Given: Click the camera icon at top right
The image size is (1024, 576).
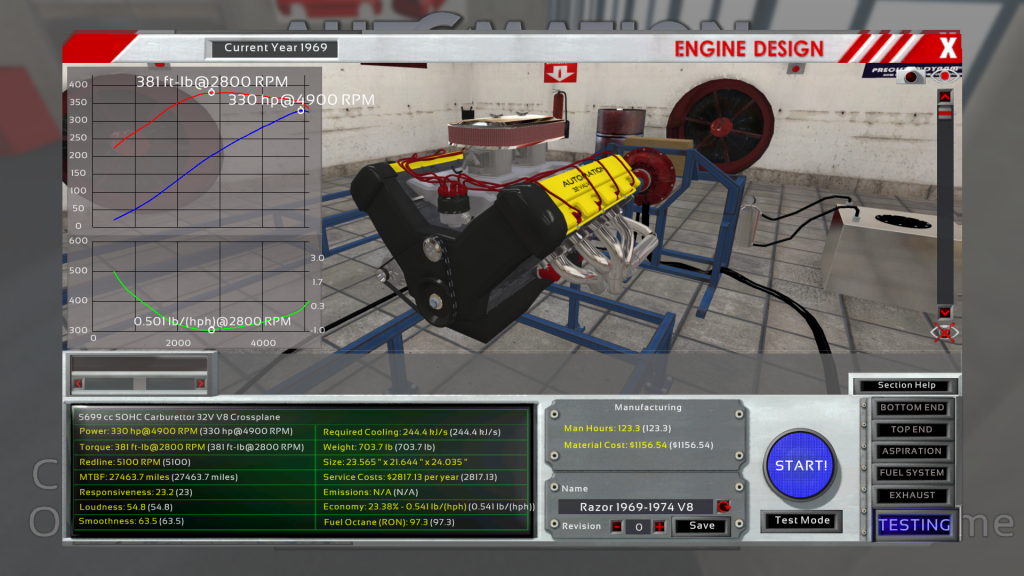Looking at the screenshot, I should (x=910, y=76).
